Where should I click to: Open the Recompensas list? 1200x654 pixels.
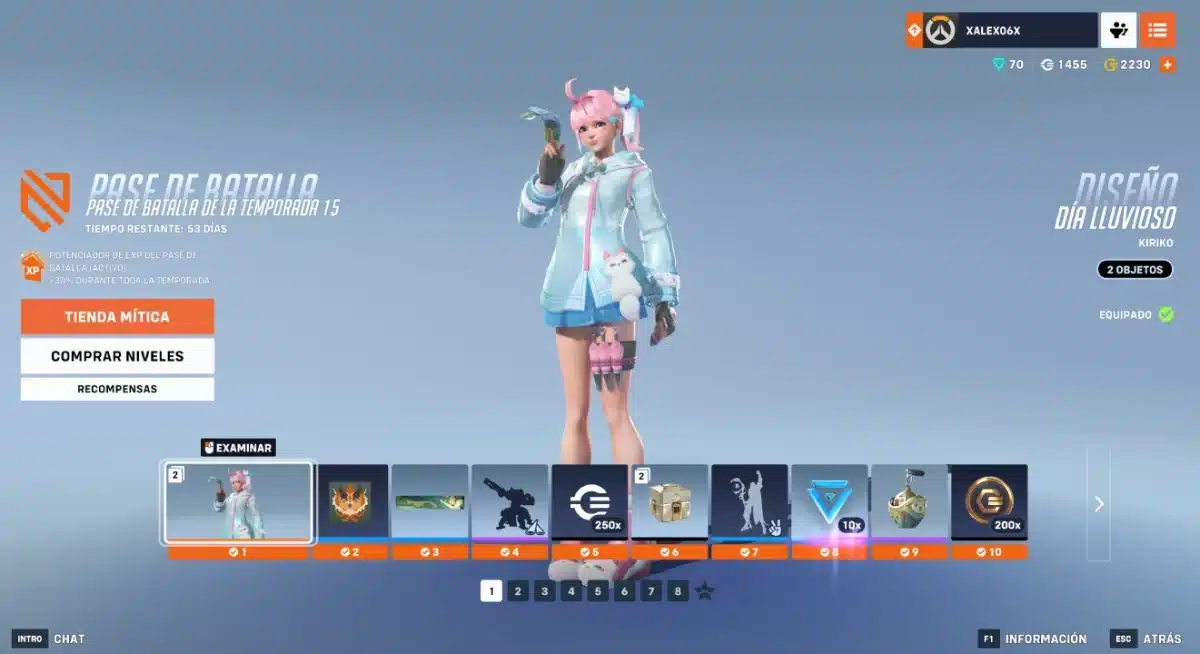point(117,389)
